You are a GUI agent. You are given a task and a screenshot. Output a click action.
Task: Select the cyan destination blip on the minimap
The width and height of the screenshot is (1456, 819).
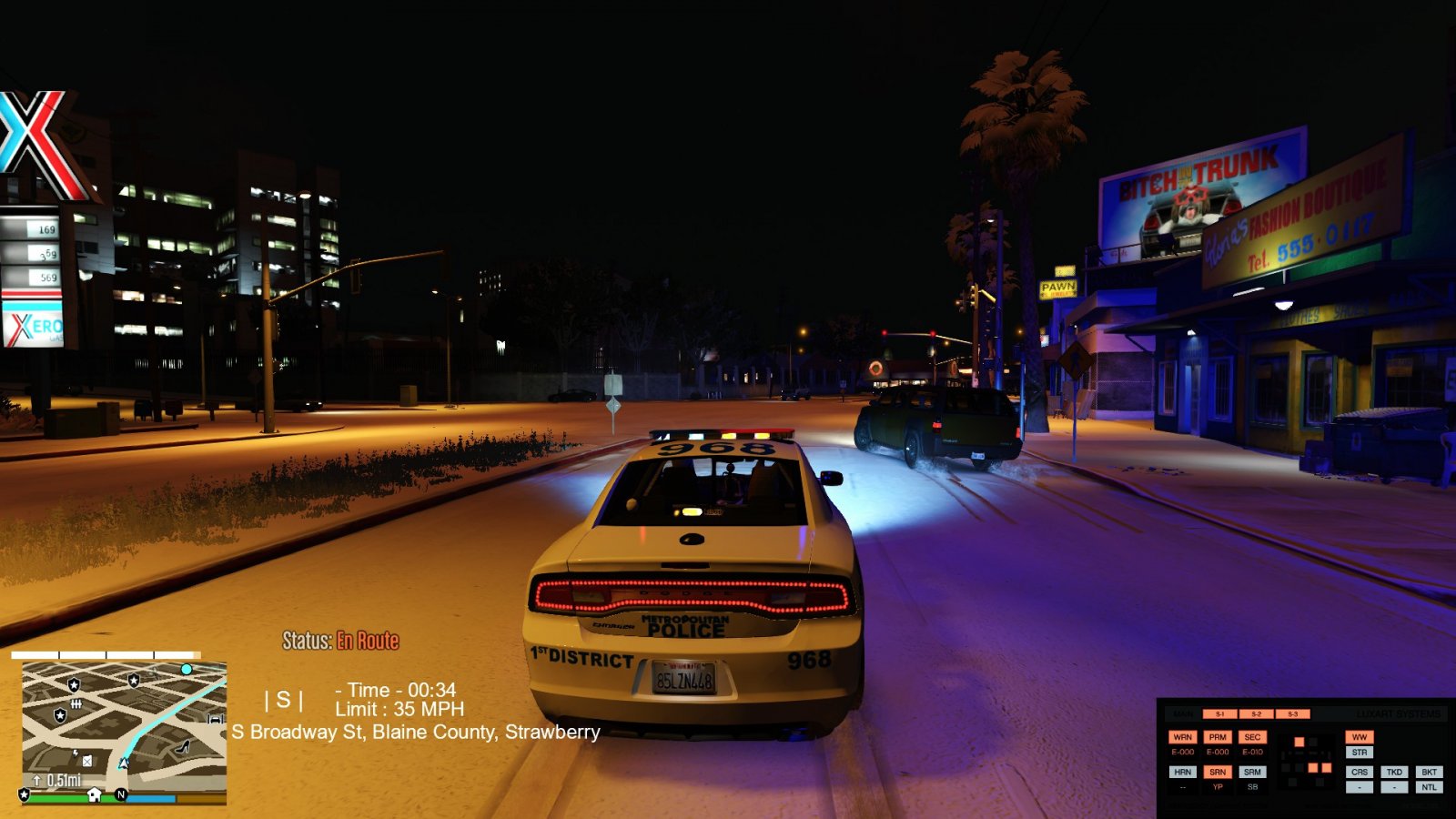point(187,669)
